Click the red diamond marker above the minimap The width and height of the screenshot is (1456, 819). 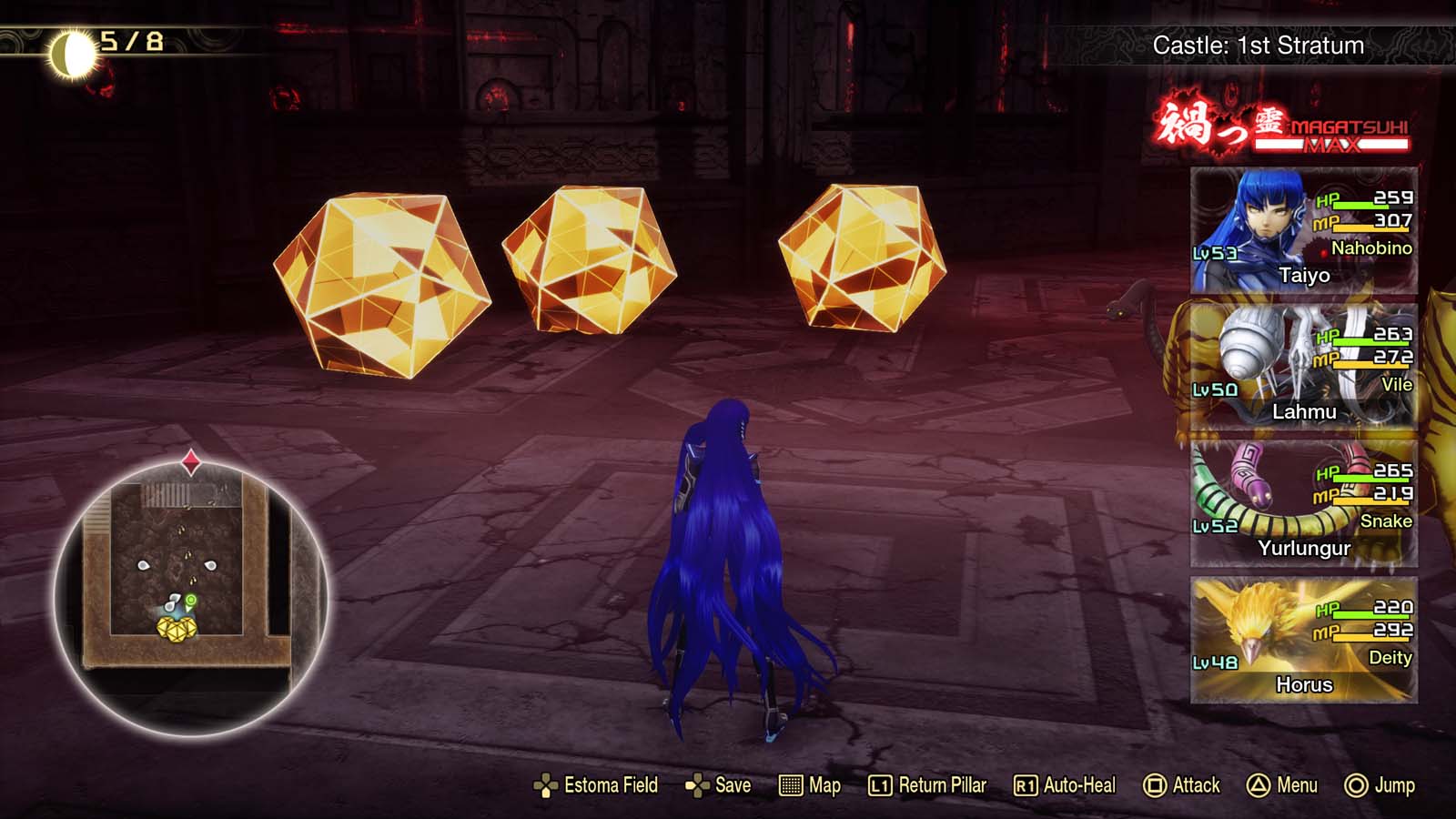pos(191,460)
